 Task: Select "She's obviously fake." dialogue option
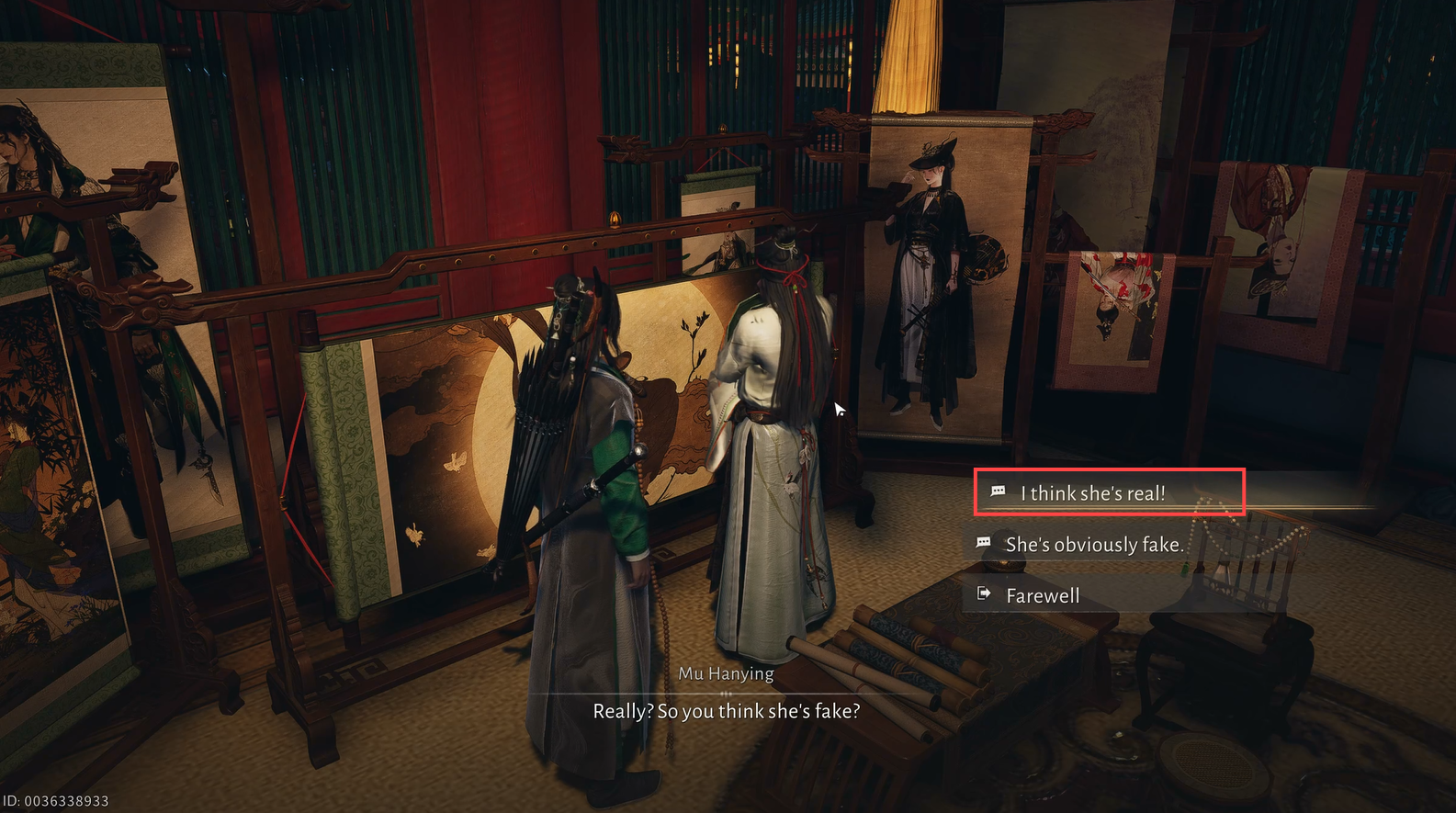[1093, 545]
